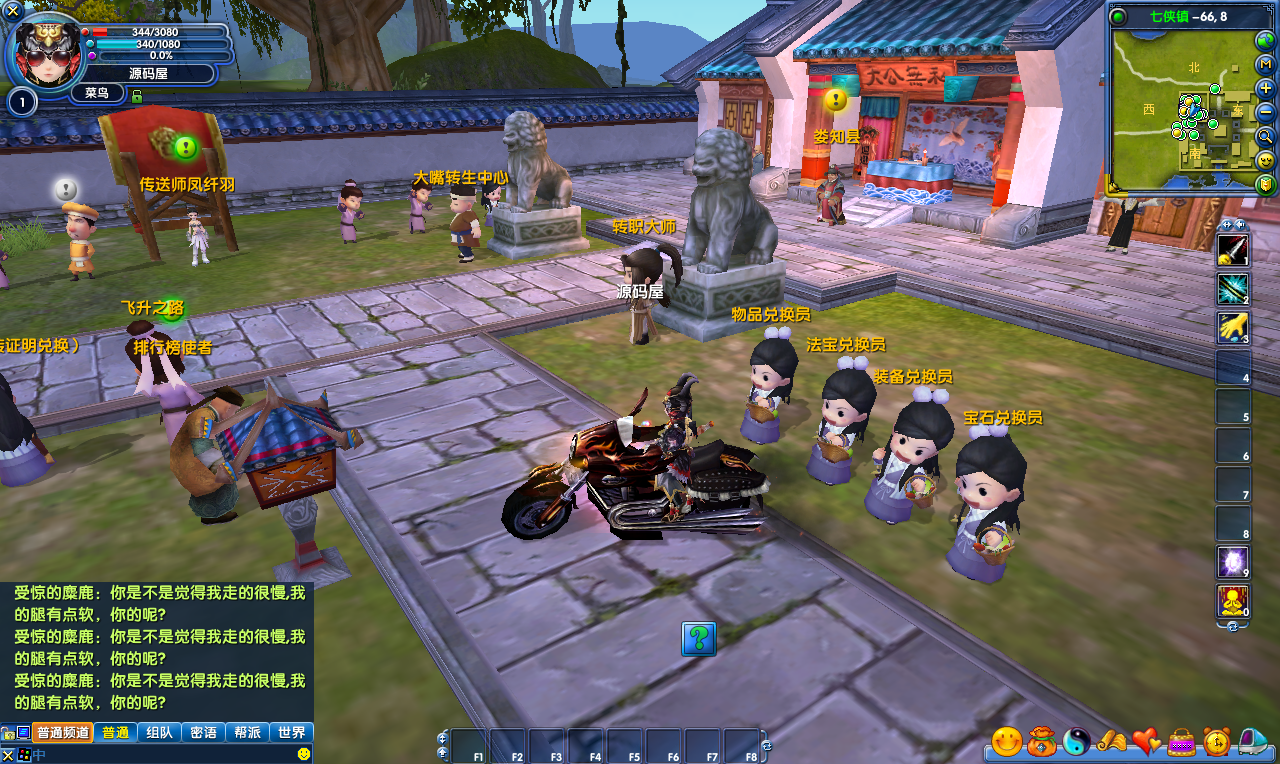Screen dimensions: 1280x764
Task: Click the minimap magnifying glass search button
Action: (x=1266, y=136)
